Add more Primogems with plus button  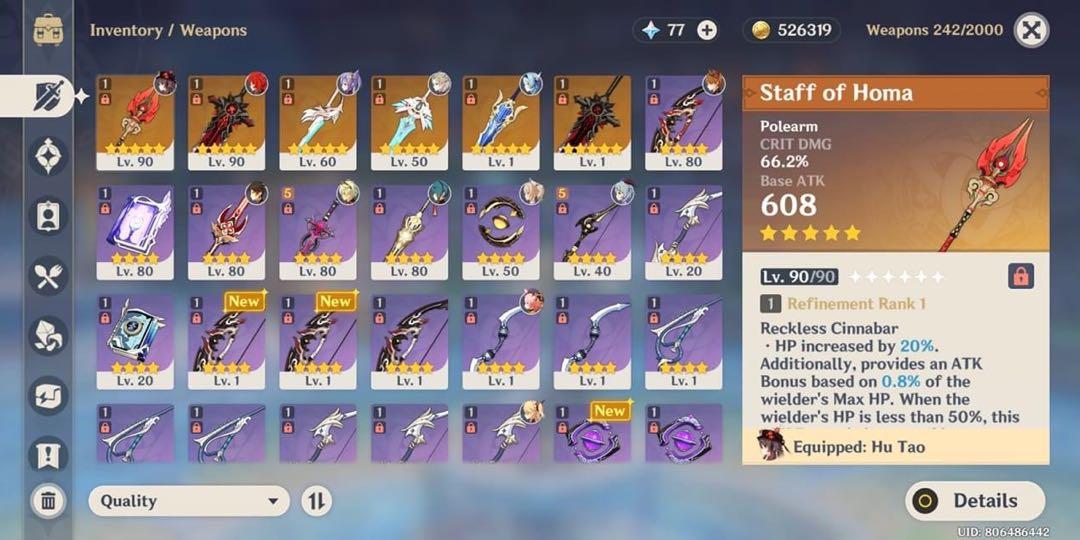tap(707, 30)
